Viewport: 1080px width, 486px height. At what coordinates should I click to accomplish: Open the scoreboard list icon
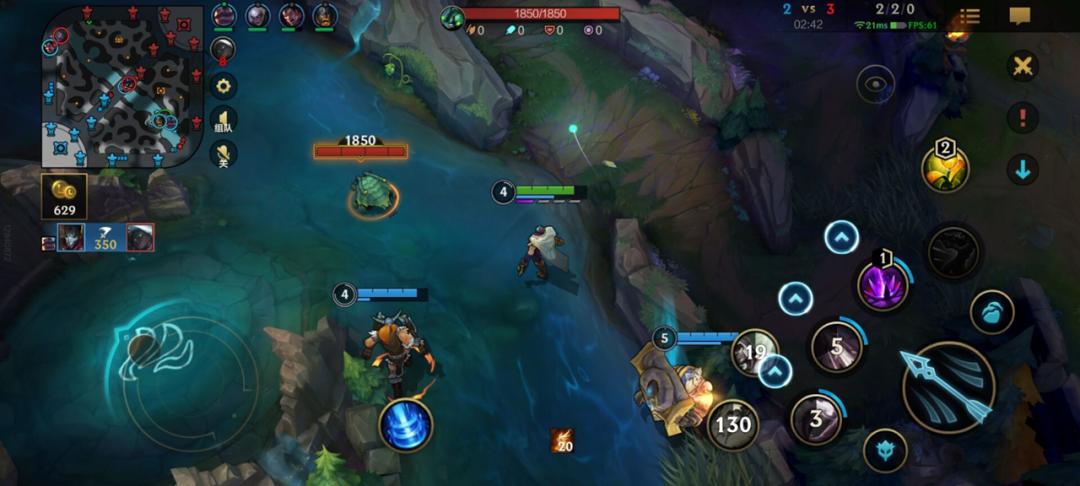click(969, 17)
